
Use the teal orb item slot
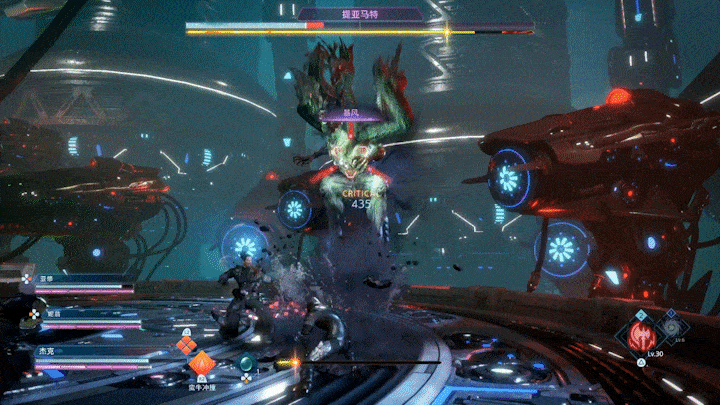246,363
